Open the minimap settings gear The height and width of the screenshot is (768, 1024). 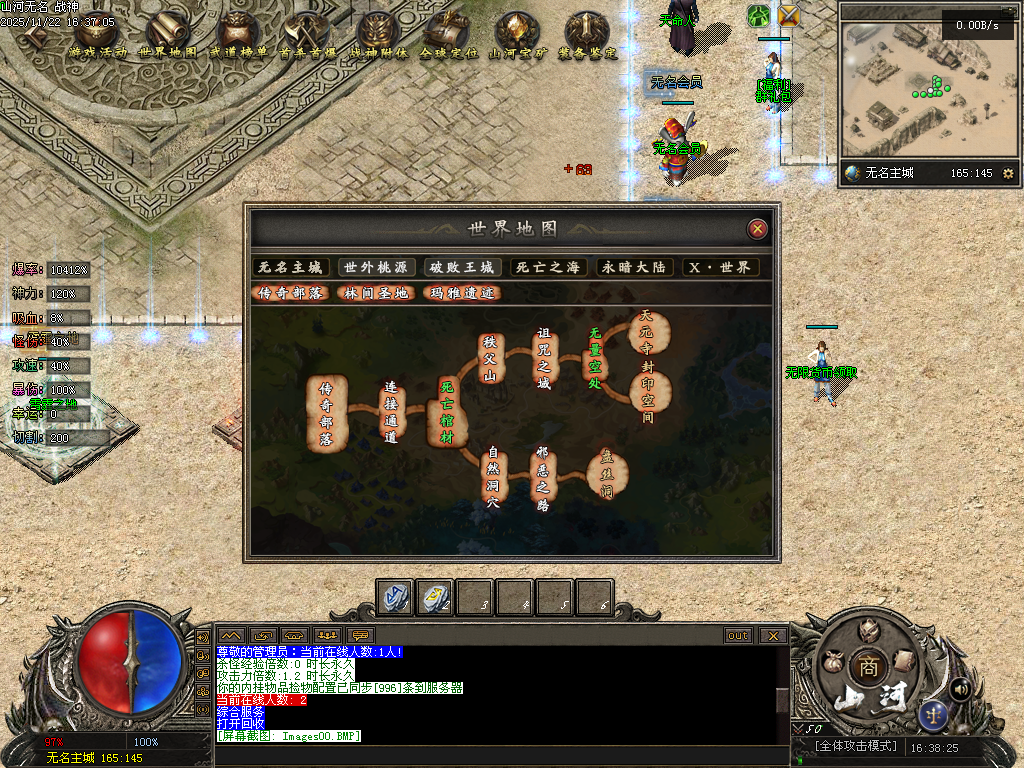[1008, 173]
